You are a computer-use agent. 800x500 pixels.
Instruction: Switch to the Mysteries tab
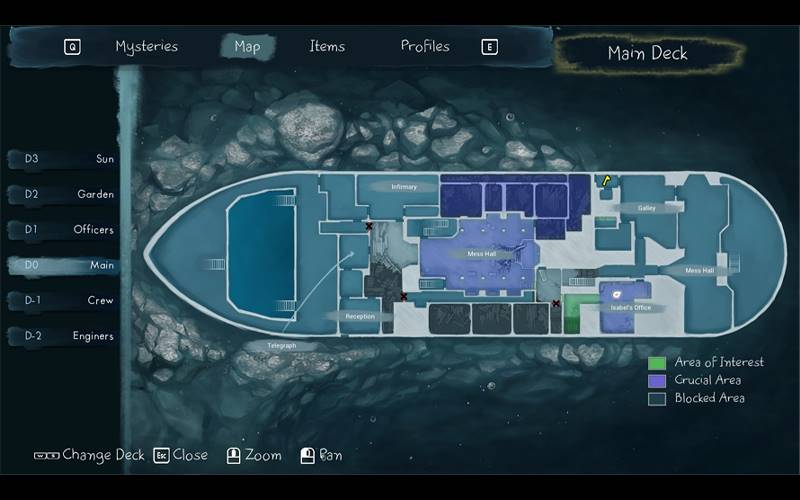coord(146,46)
